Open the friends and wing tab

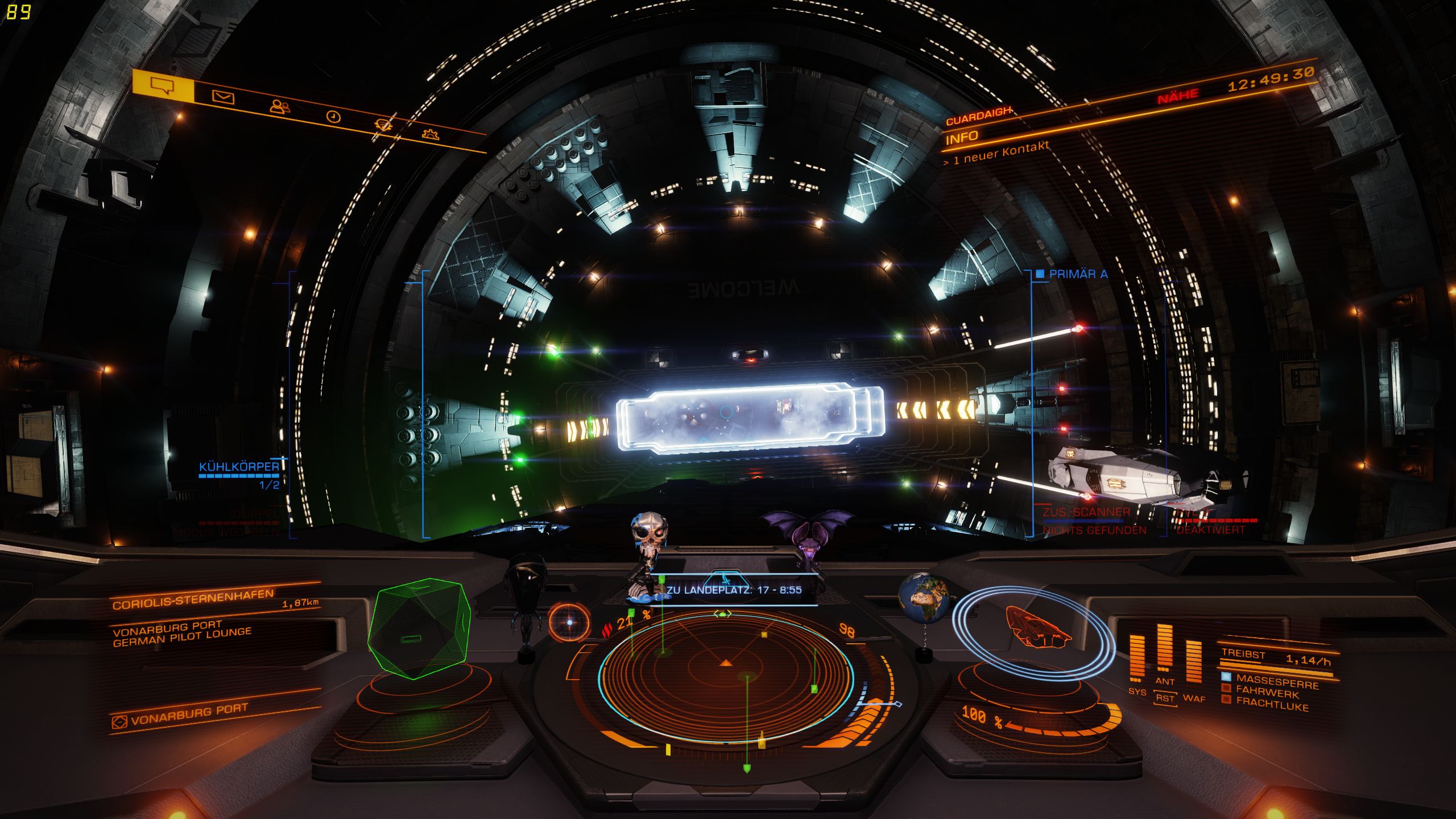point(279,106)
